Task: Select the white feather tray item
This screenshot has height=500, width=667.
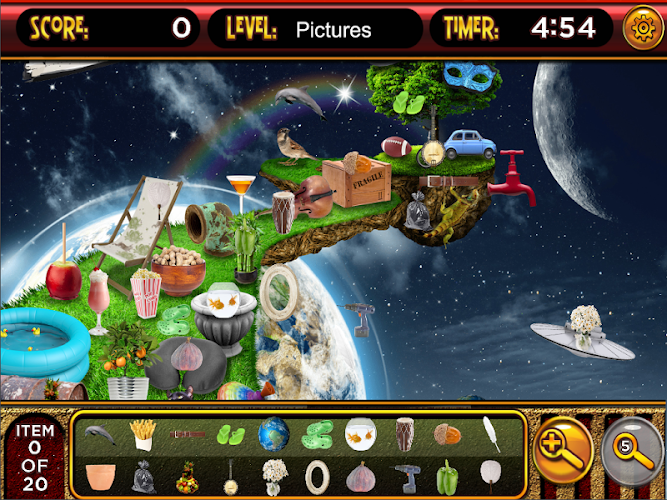Action: tap(491, 434)
